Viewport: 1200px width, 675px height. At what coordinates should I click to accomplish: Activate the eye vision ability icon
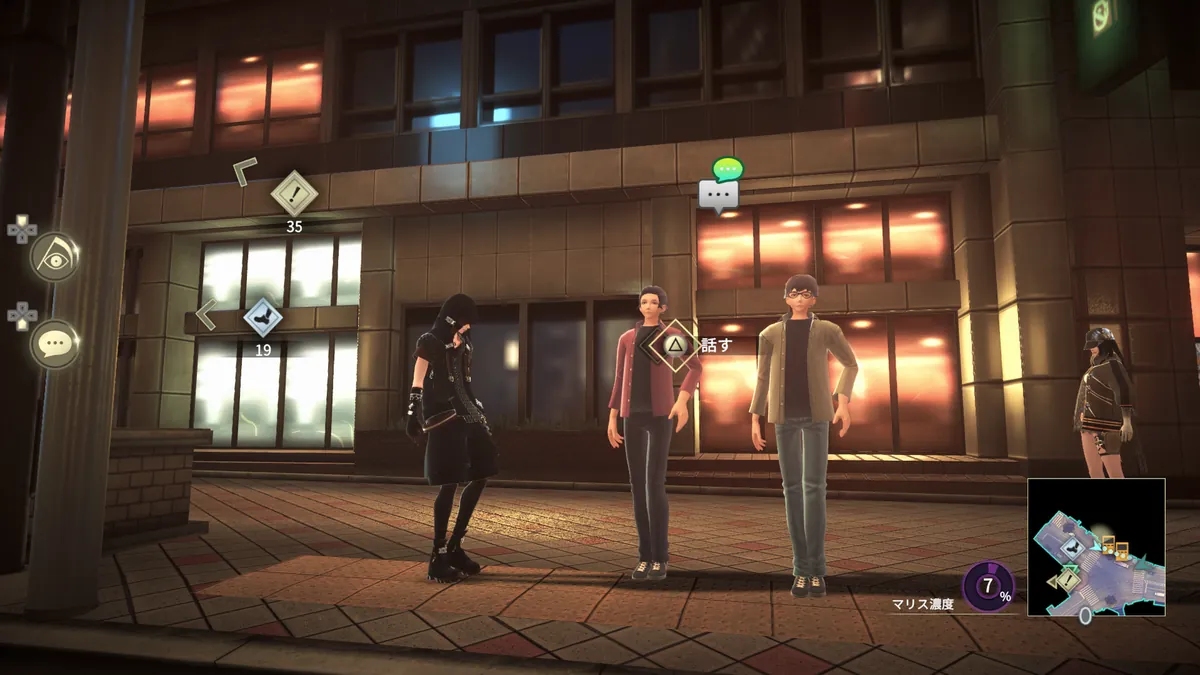pyautogui.click(x=54, y=256)
